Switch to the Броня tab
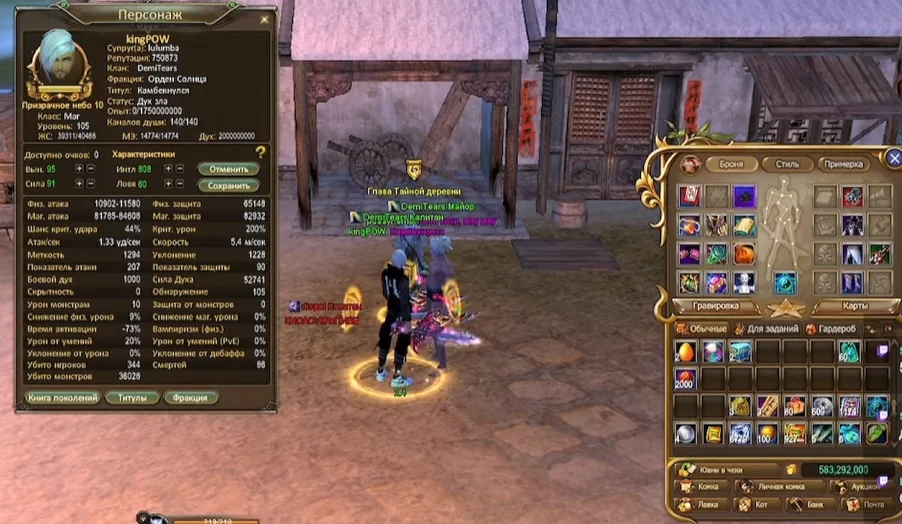 pyautogui.click(x=731, y=164)
